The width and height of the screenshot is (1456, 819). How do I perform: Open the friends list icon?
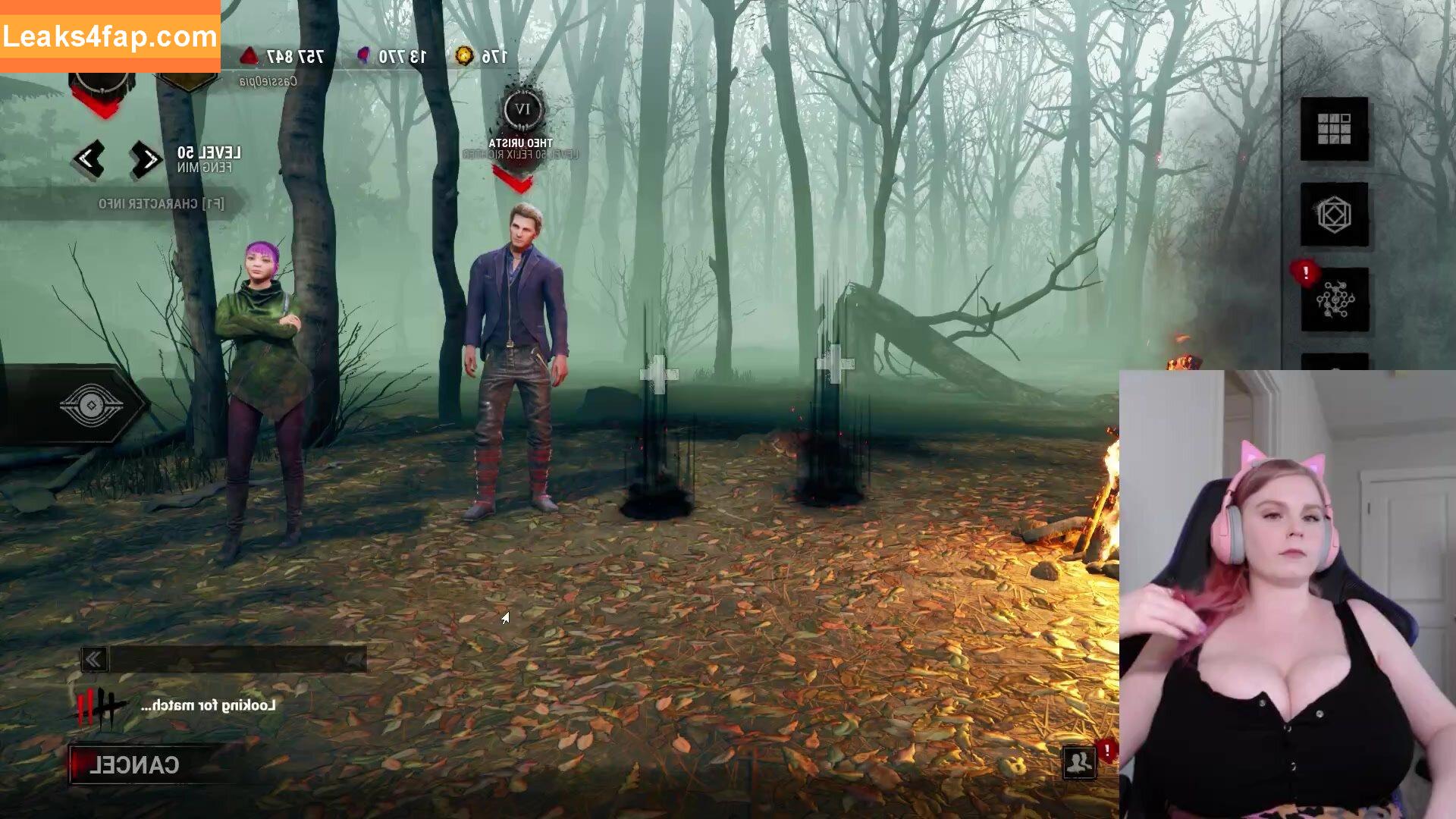tap(1078, 762)
